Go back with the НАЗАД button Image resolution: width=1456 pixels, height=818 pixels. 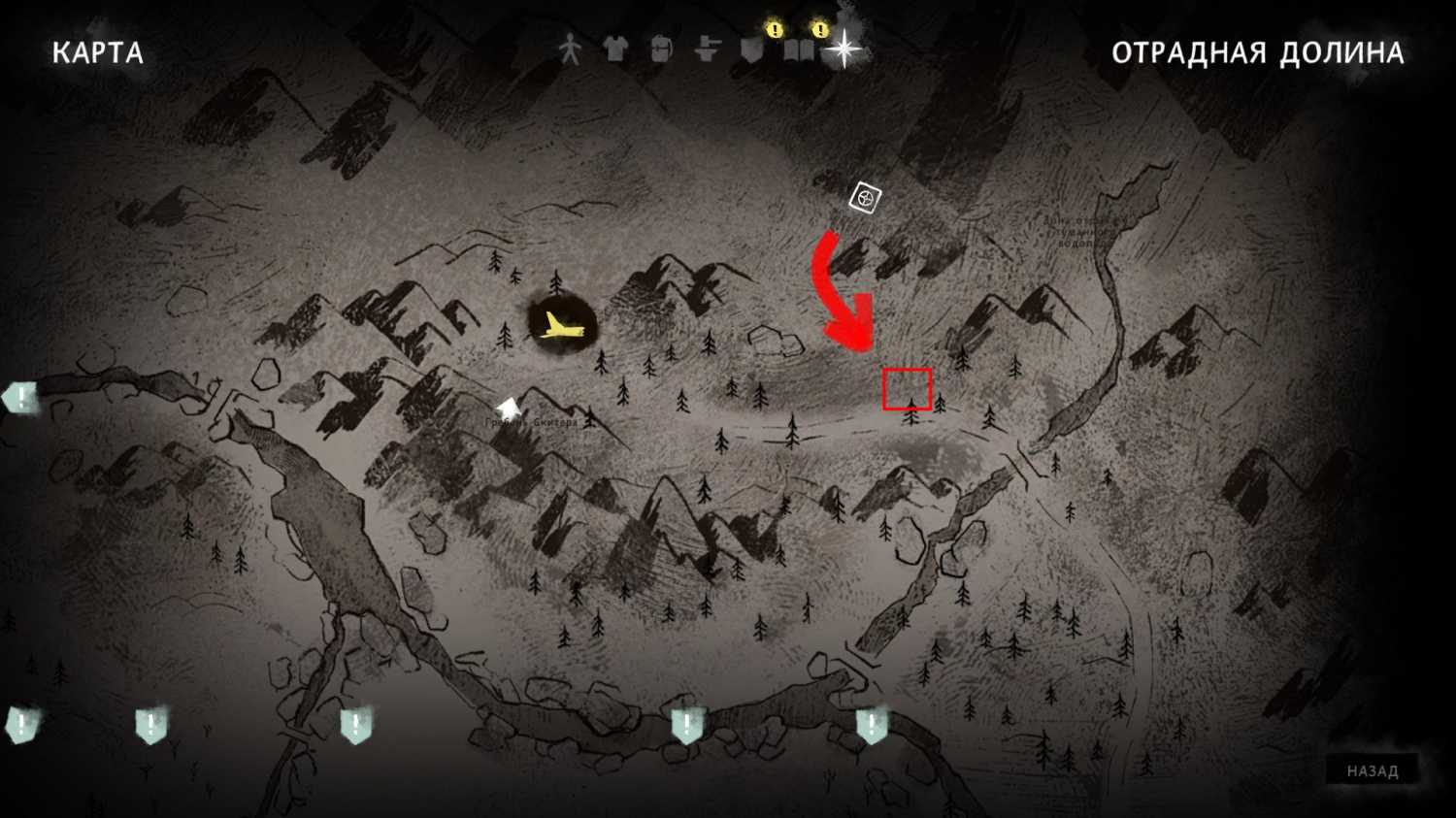[x=1372, y=771]
